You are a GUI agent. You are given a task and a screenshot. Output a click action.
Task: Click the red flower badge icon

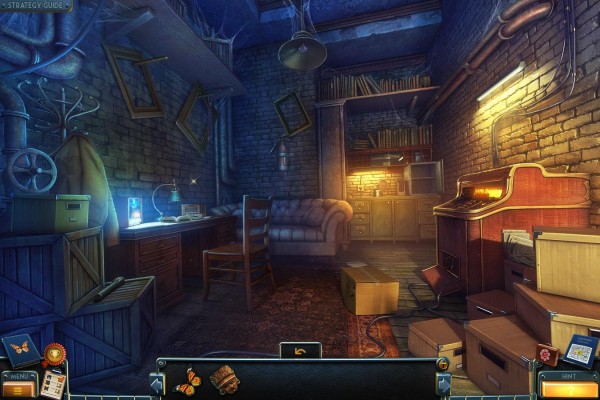pyautogui.click(x=546, y=355)
